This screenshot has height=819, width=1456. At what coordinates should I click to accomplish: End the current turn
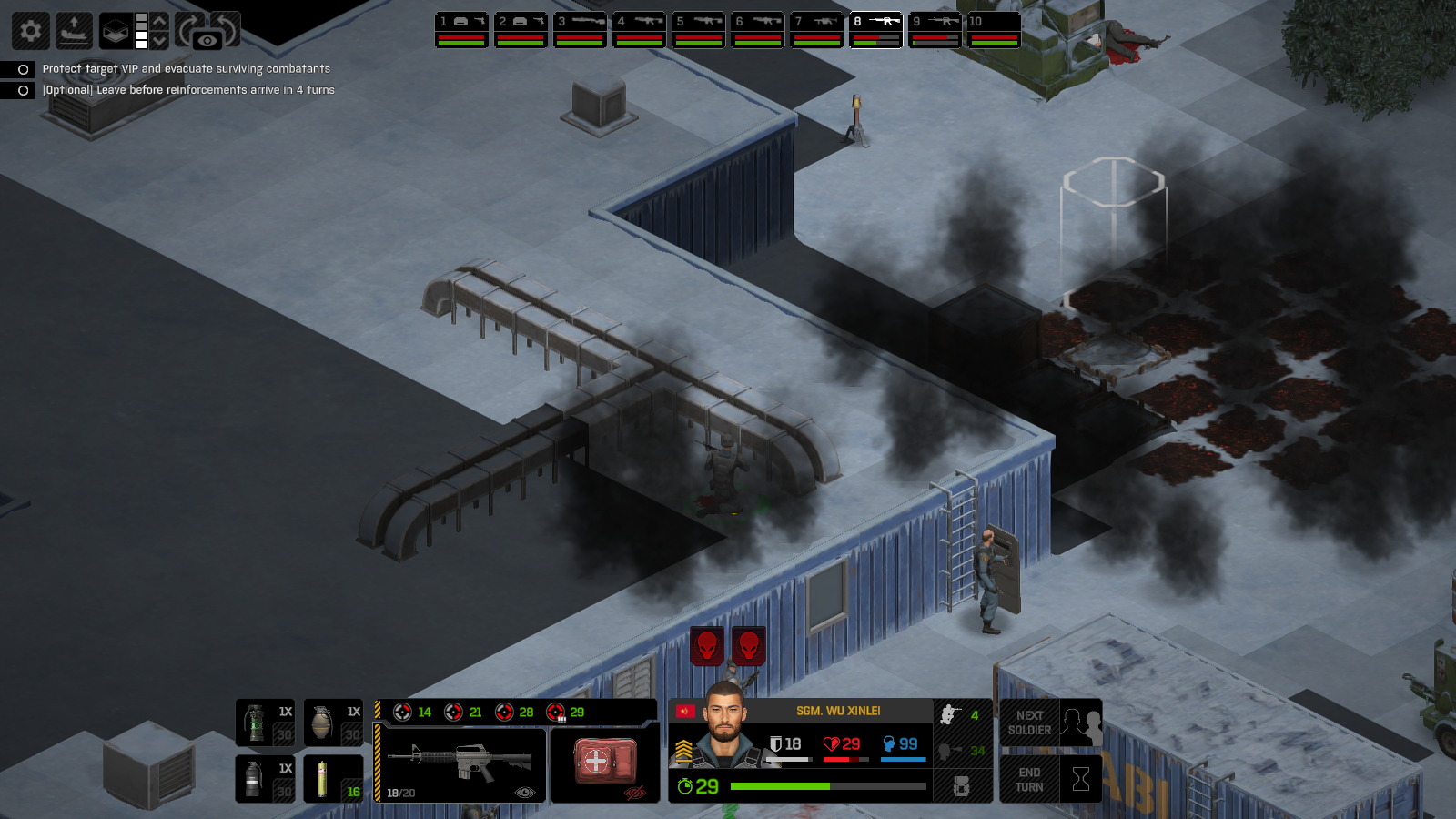(x=1051, y=780)
